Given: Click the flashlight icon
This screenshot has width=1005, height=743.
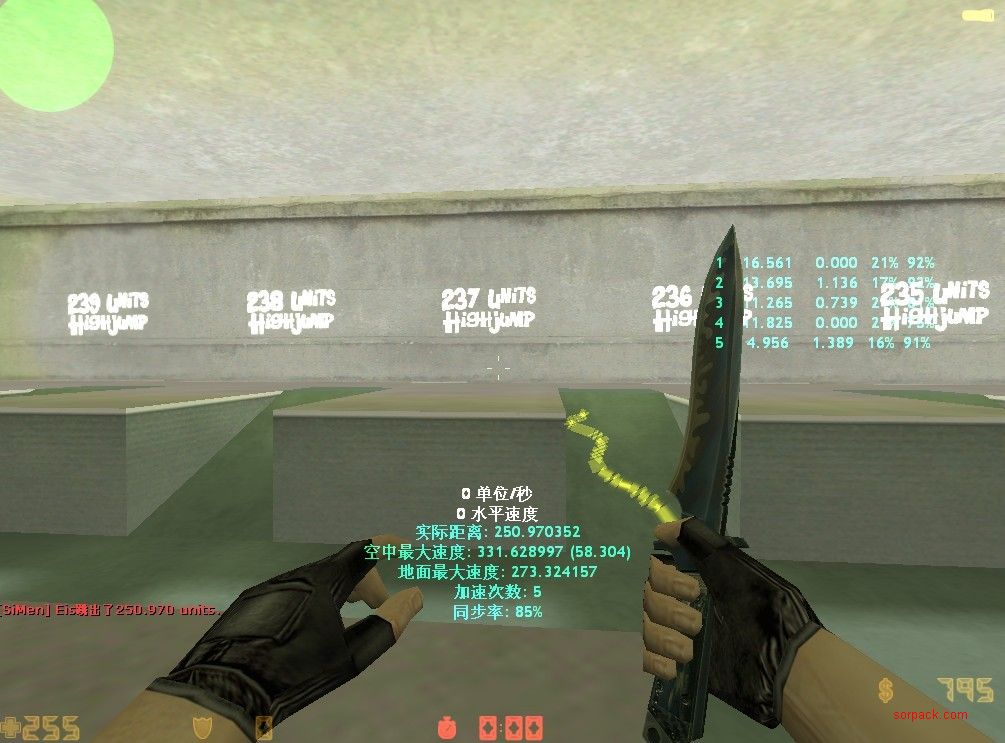Looking at the screenshot, I should click(976, 15).
